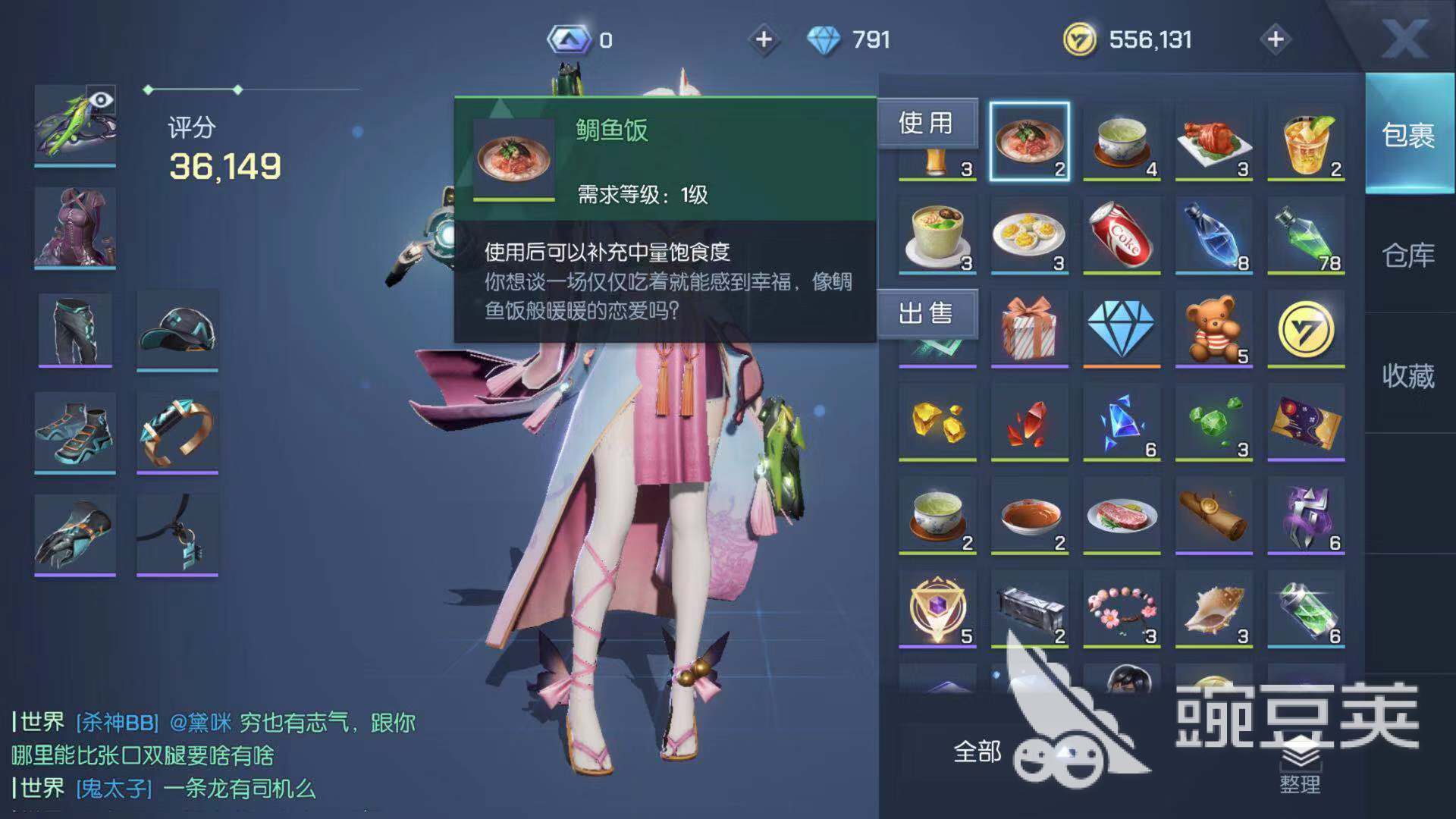This screenshot has height=819, width=1456.
Task: Choose the equipped sneakers slot
Action: point(75,432)
